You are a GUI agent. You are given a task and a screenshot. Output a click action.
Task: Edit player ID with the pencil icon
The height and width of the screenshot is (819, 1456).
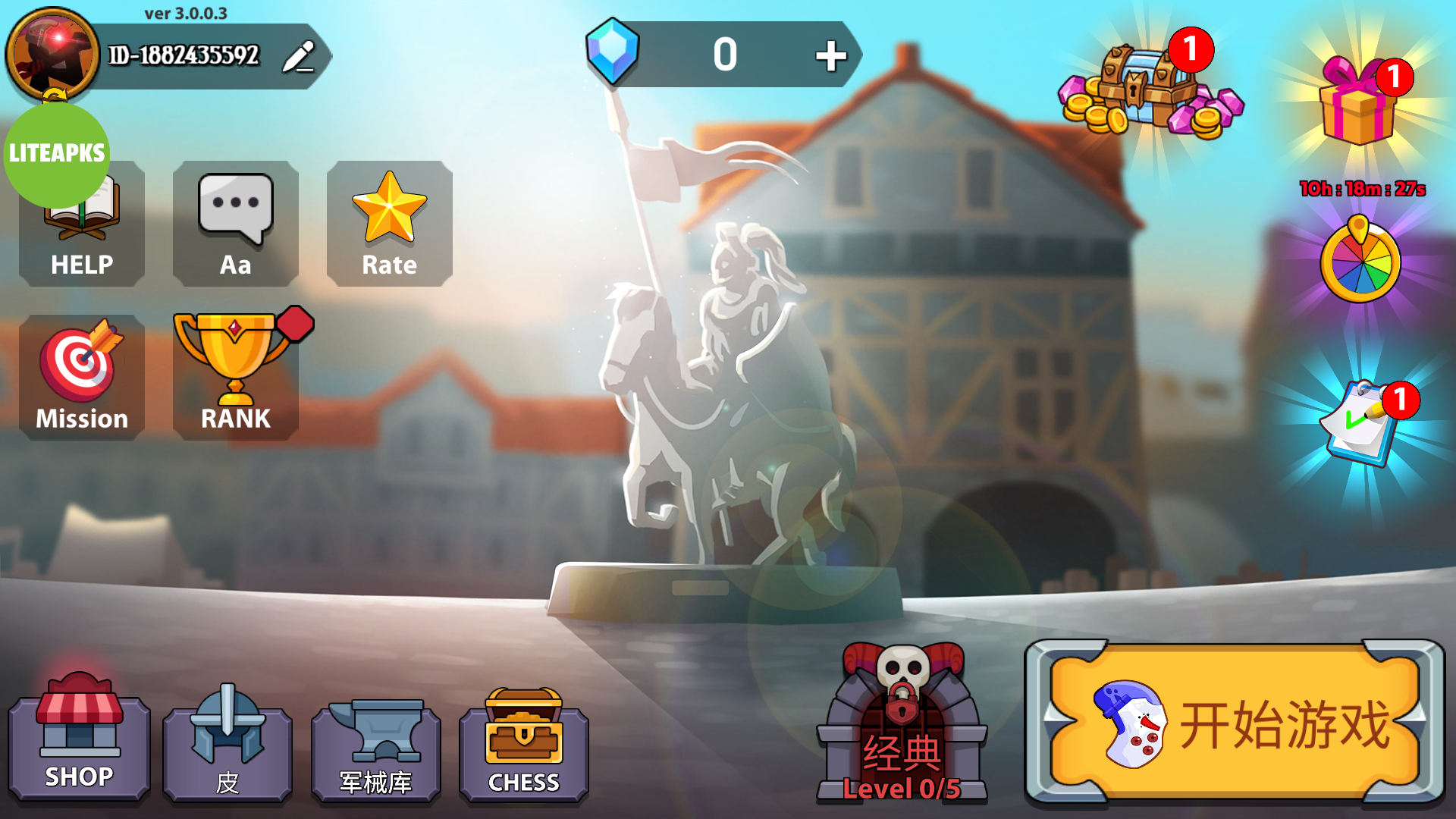[x=298, y=56]
